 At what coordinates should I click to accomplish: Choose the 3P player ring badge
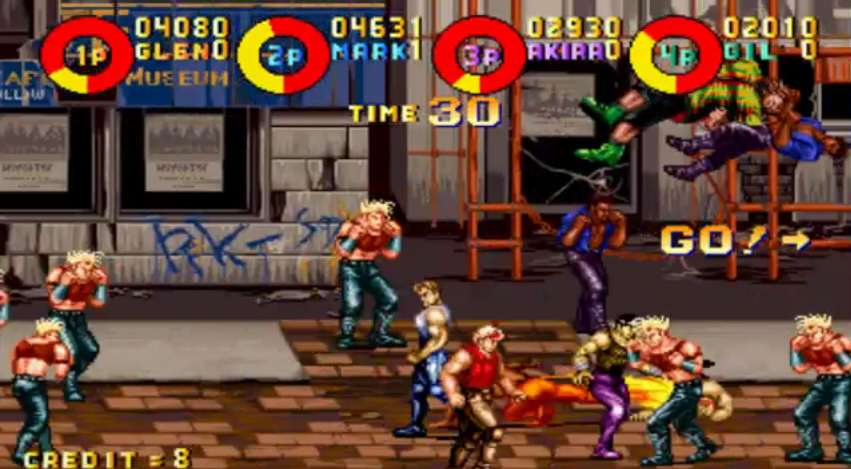(x=479, y=55)
